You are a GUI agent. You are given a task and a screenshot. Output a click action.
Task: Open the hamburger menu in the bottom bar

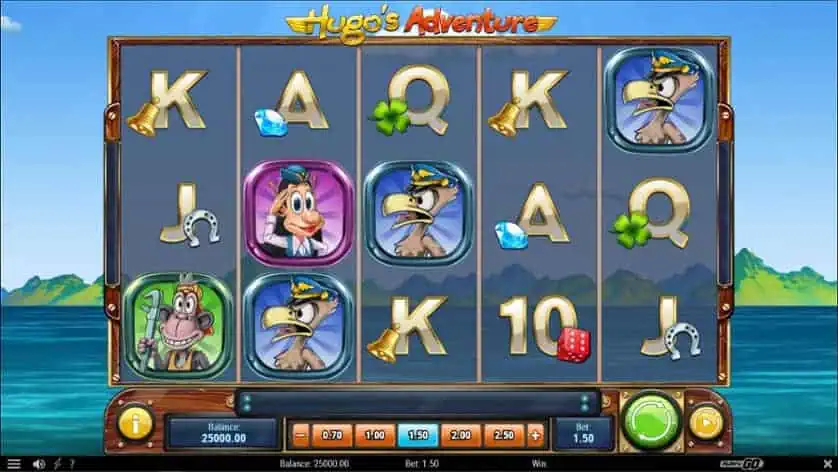pyautogui.click(x=13, y=464)
